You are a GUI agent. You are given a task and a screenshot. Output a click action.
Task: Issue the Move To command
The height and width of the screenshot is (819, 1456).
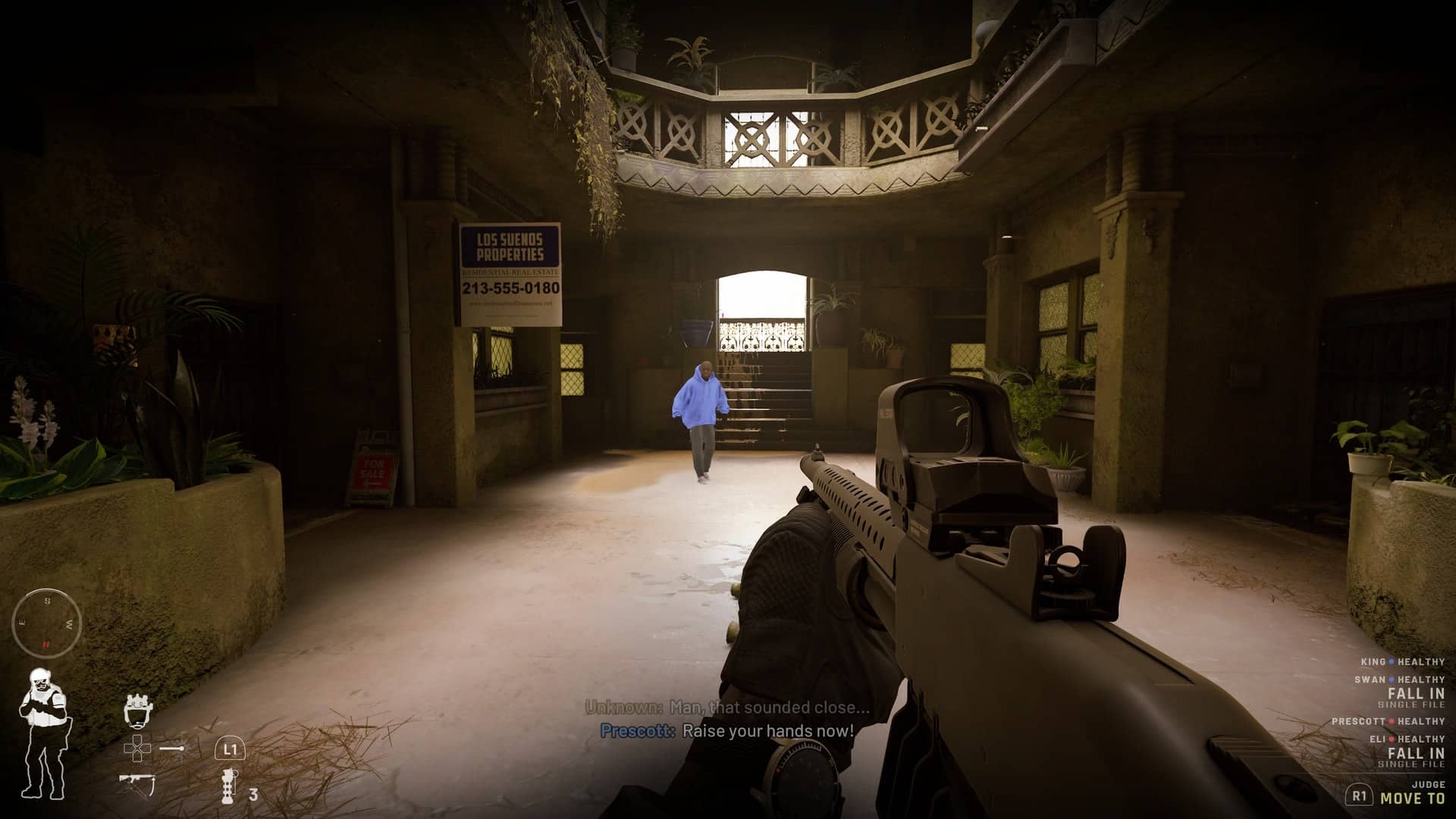tap(1412, 798)
